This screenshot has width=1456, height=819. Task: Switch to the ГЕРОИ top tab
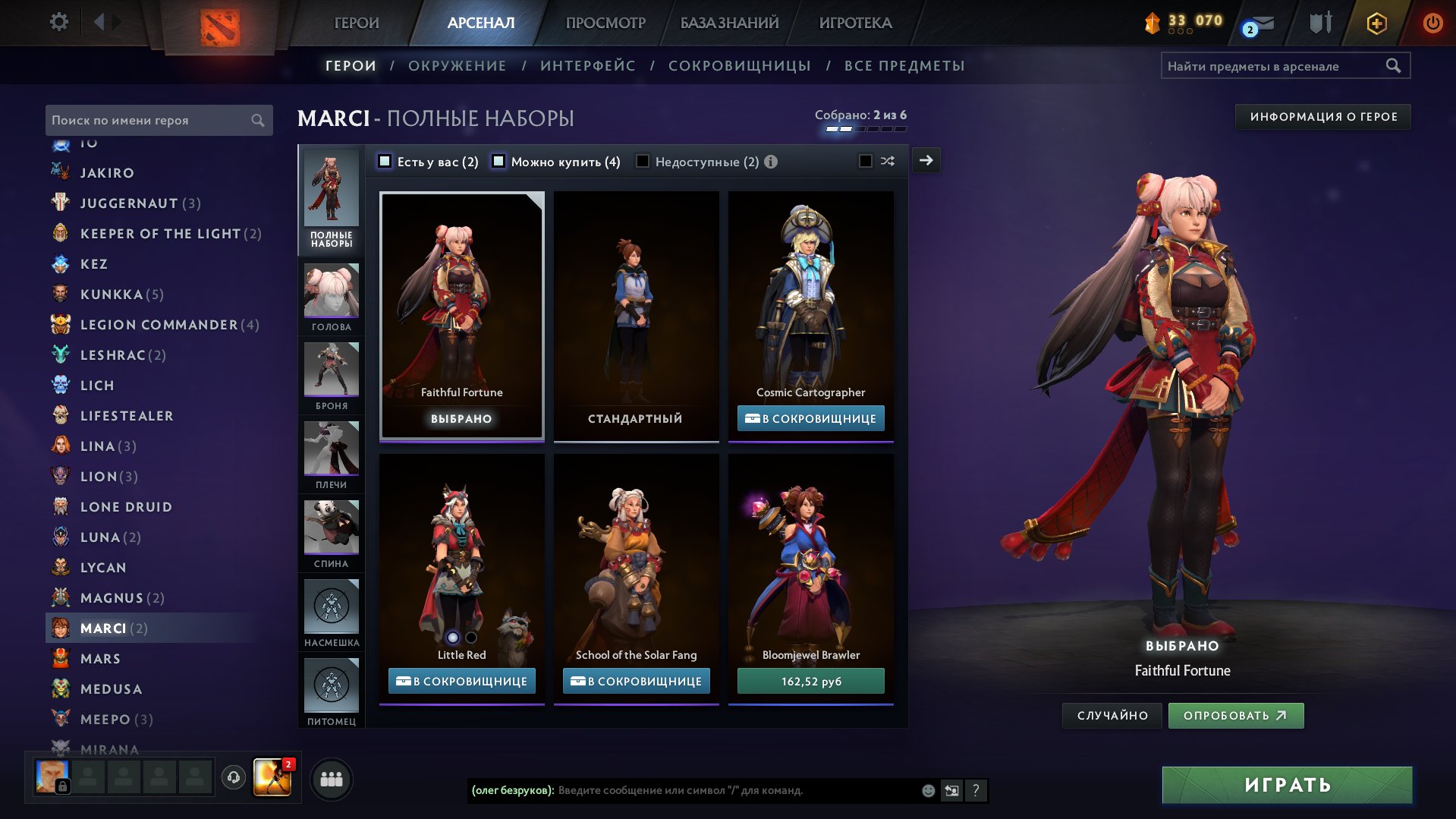pos(356,23)
